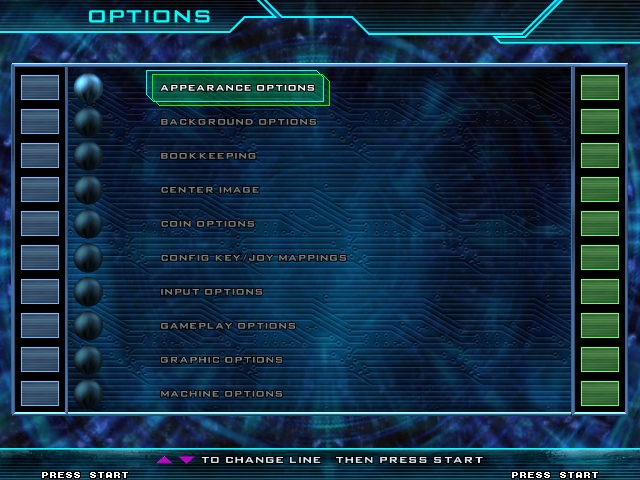Screen dimensions: 640x480
Task: Choose Bookkeeping from the list
Action: [209, 156]
